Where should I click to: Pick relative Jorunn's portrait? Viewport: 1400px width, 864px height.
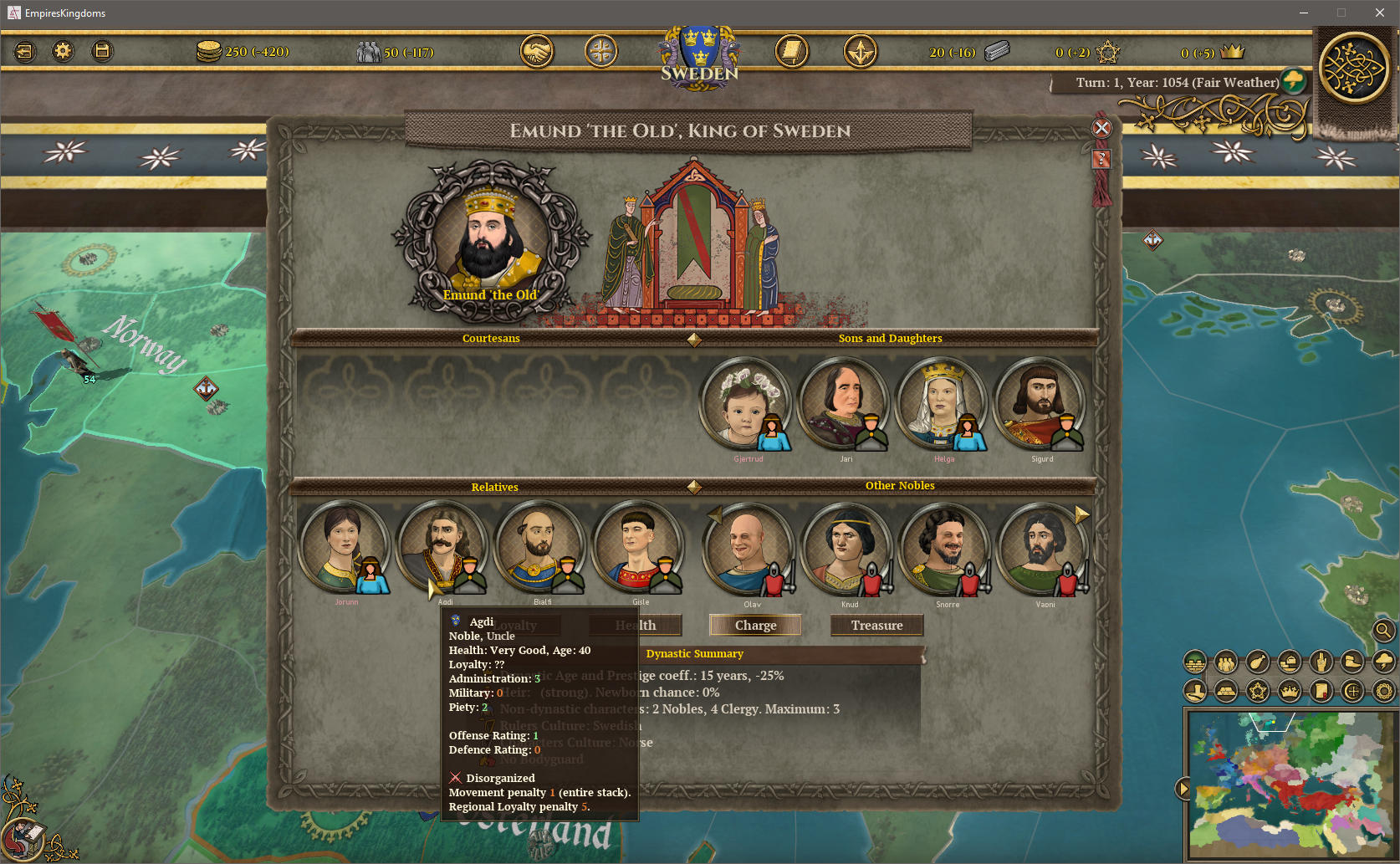coord(343,547)
